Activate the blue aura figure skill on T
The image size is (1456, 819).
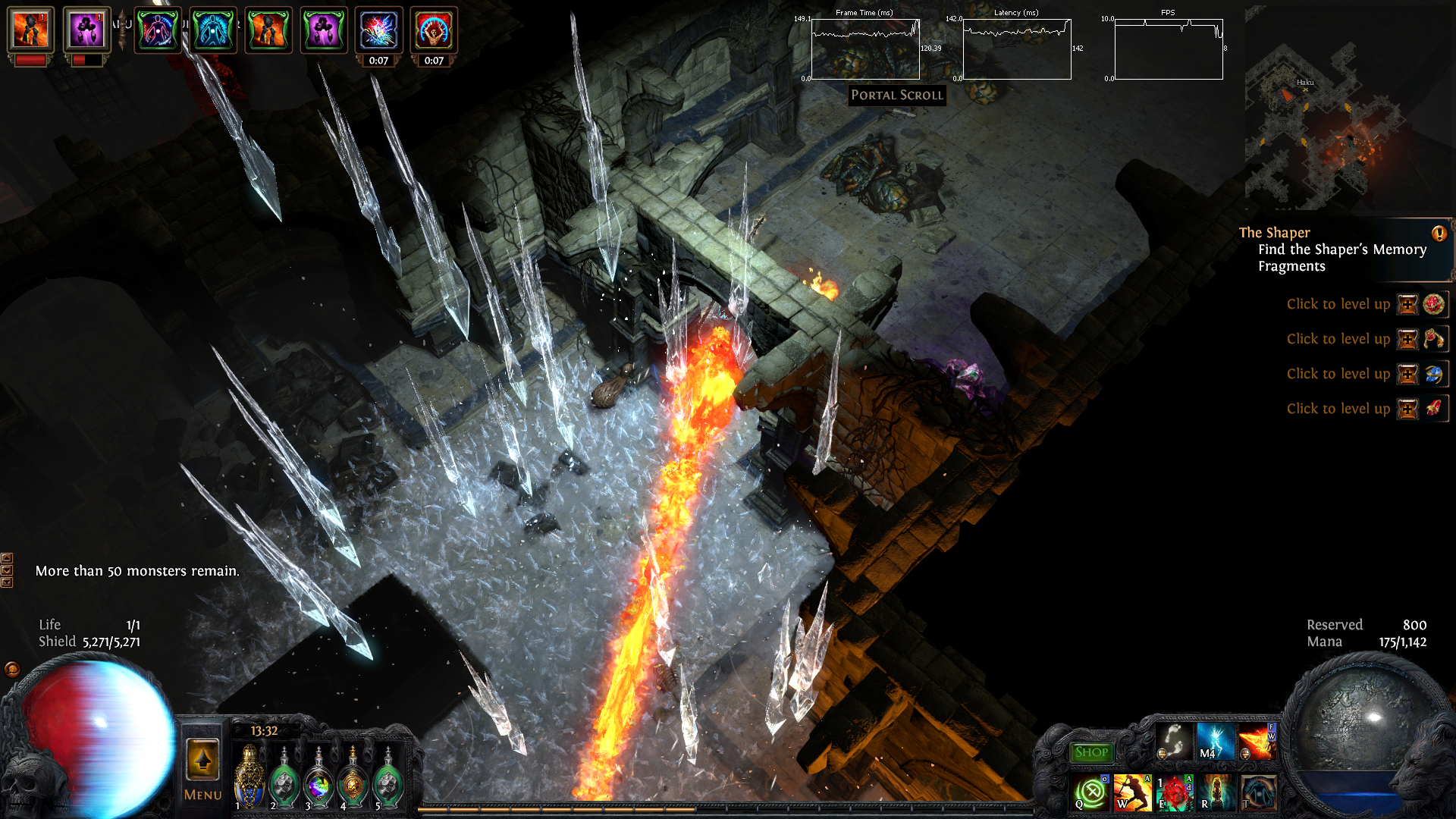(1257, 793)
